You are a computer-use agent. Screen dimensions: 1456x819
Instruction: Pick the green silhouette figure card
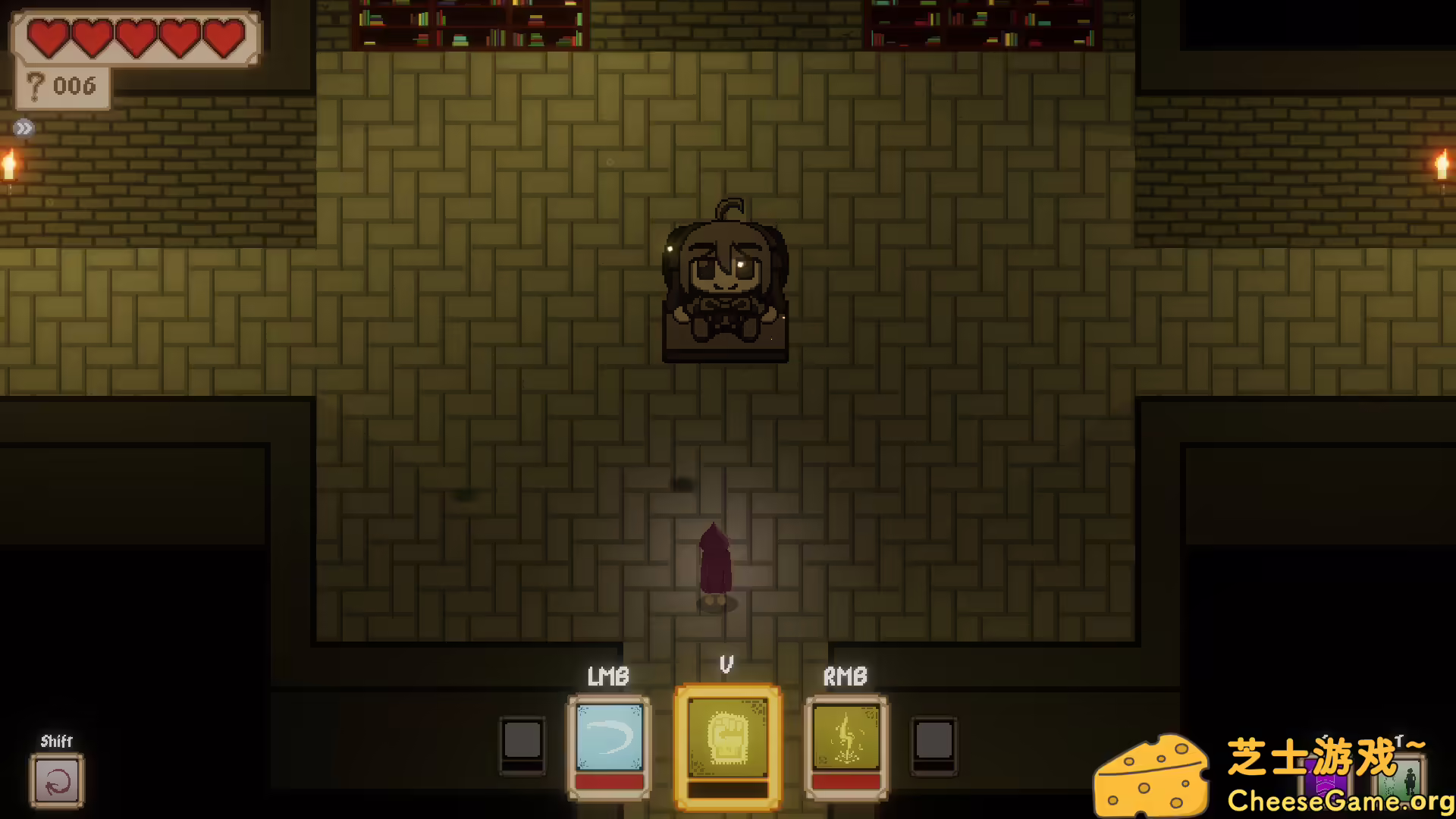[x=1407, y=781]
